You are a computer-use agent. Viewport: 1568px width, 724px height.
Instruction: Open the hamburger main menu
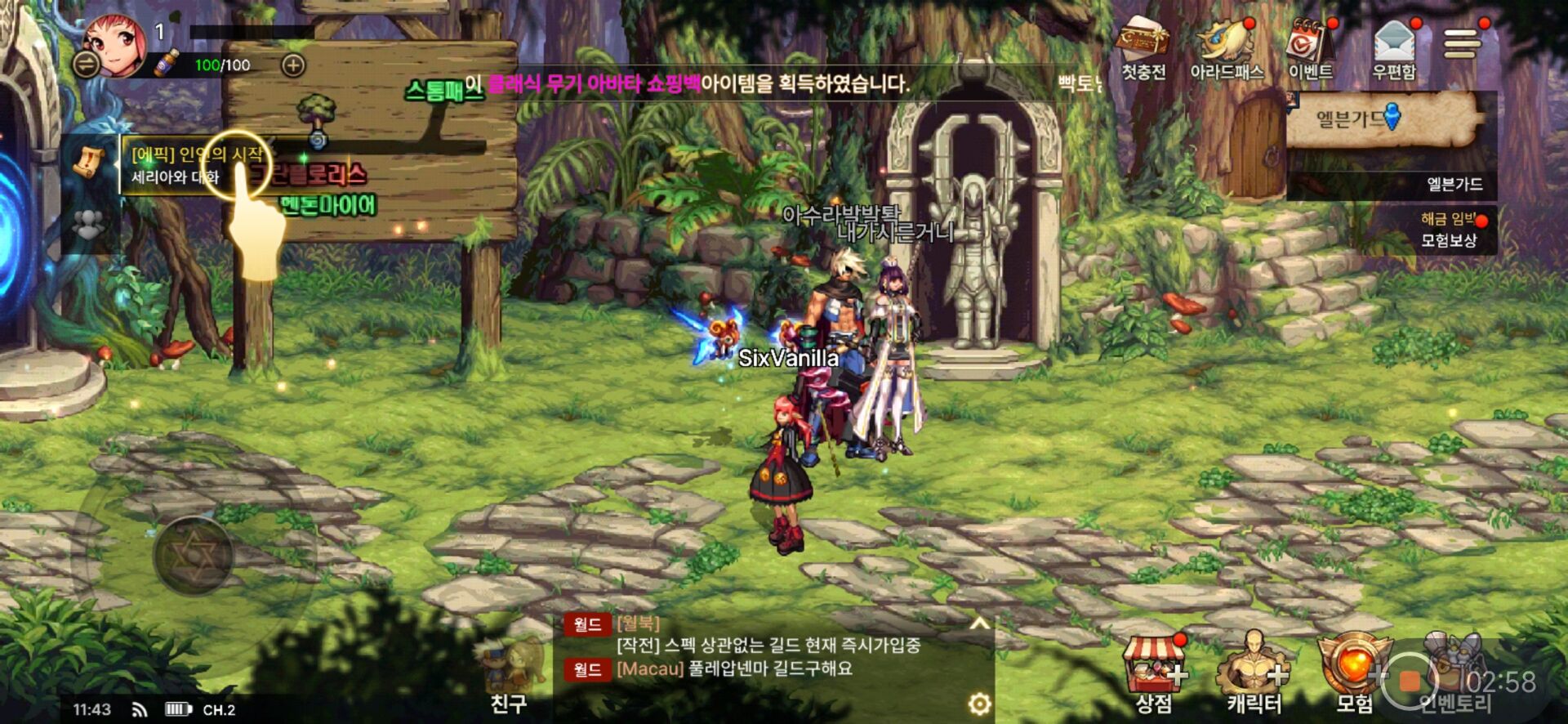[x=1461, y=42]
